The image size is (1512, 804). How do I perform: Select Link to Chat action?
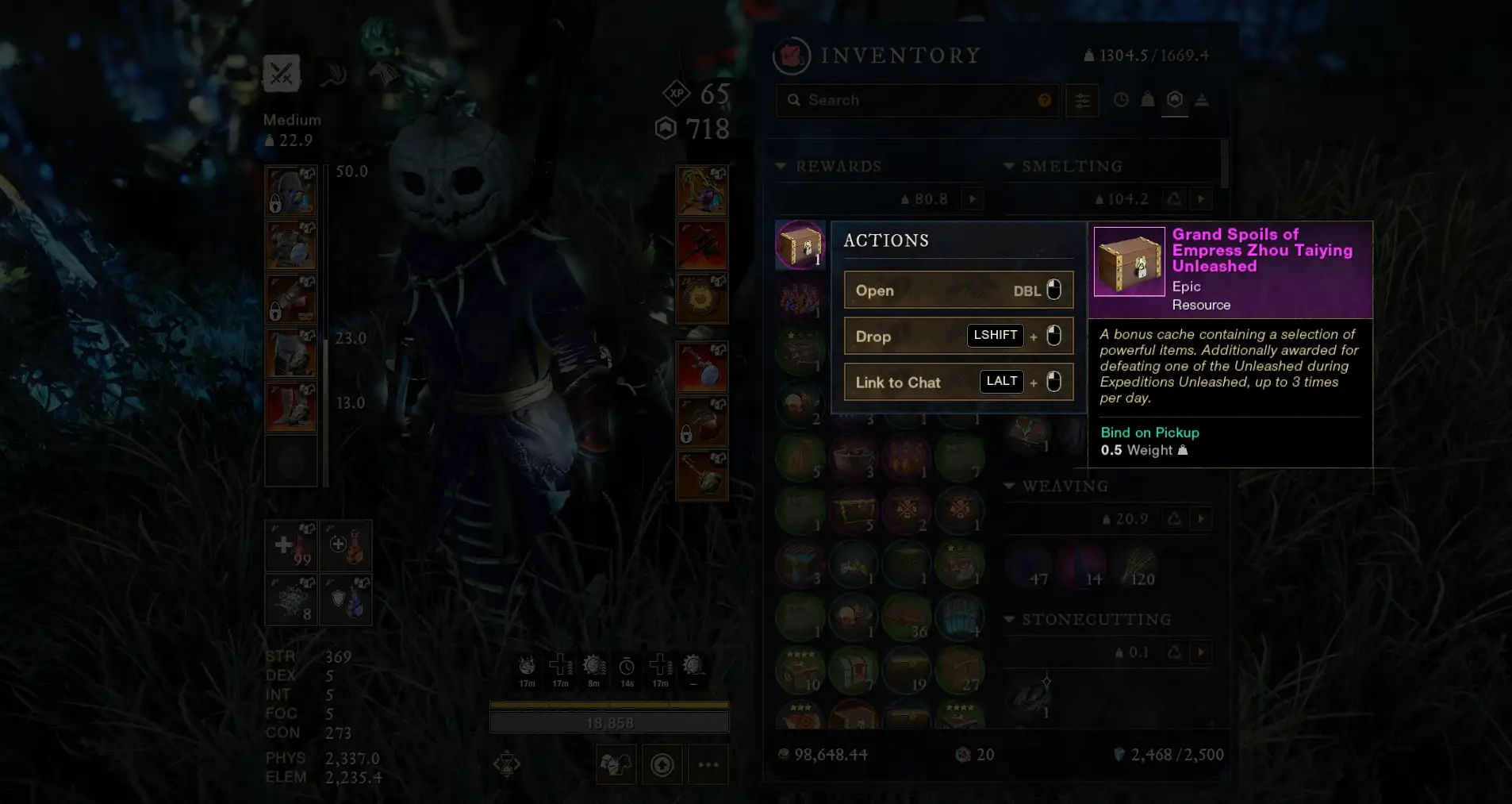[958, 383]
